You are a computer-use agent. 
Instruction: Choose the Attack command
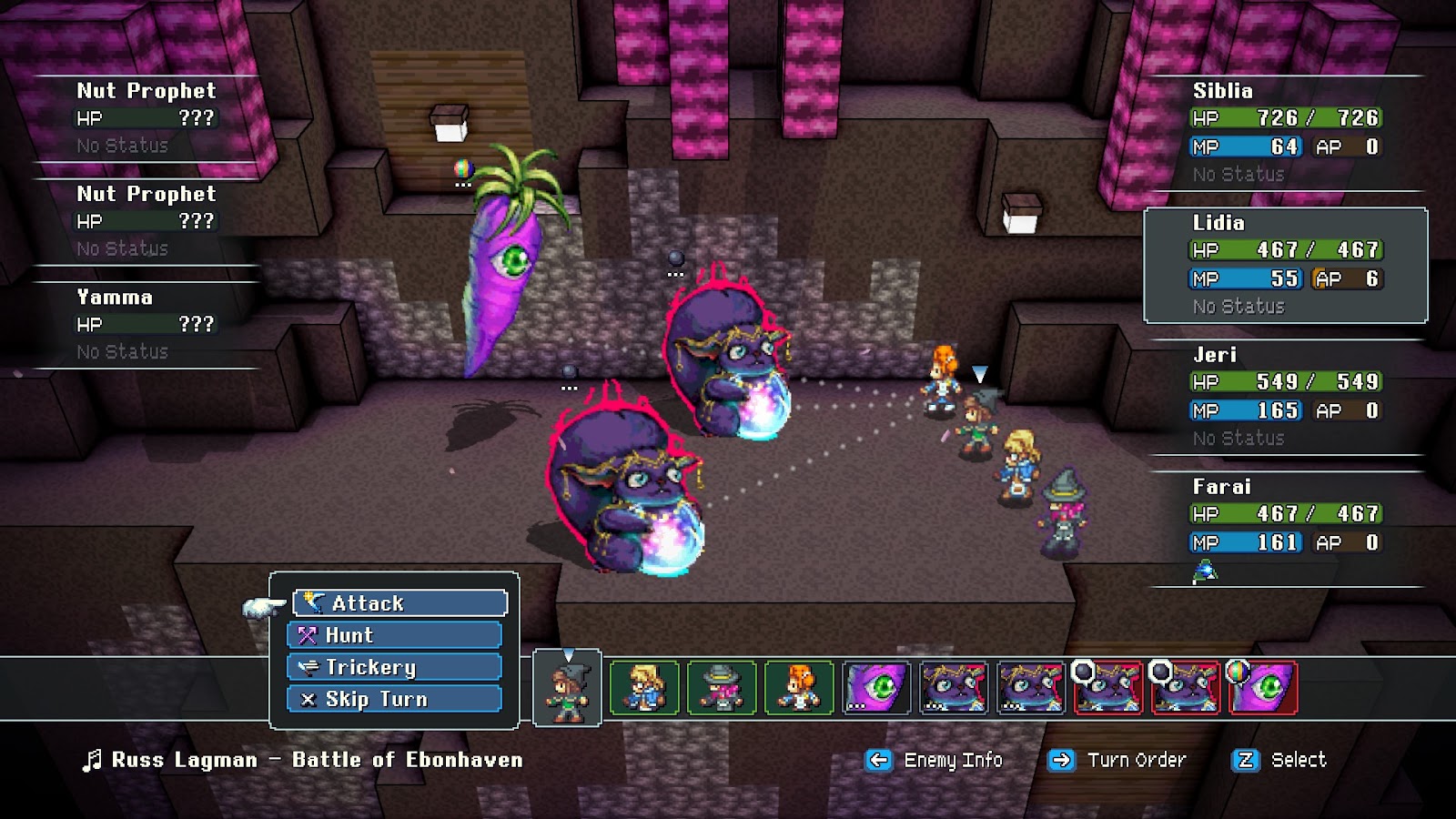[400, 602]
